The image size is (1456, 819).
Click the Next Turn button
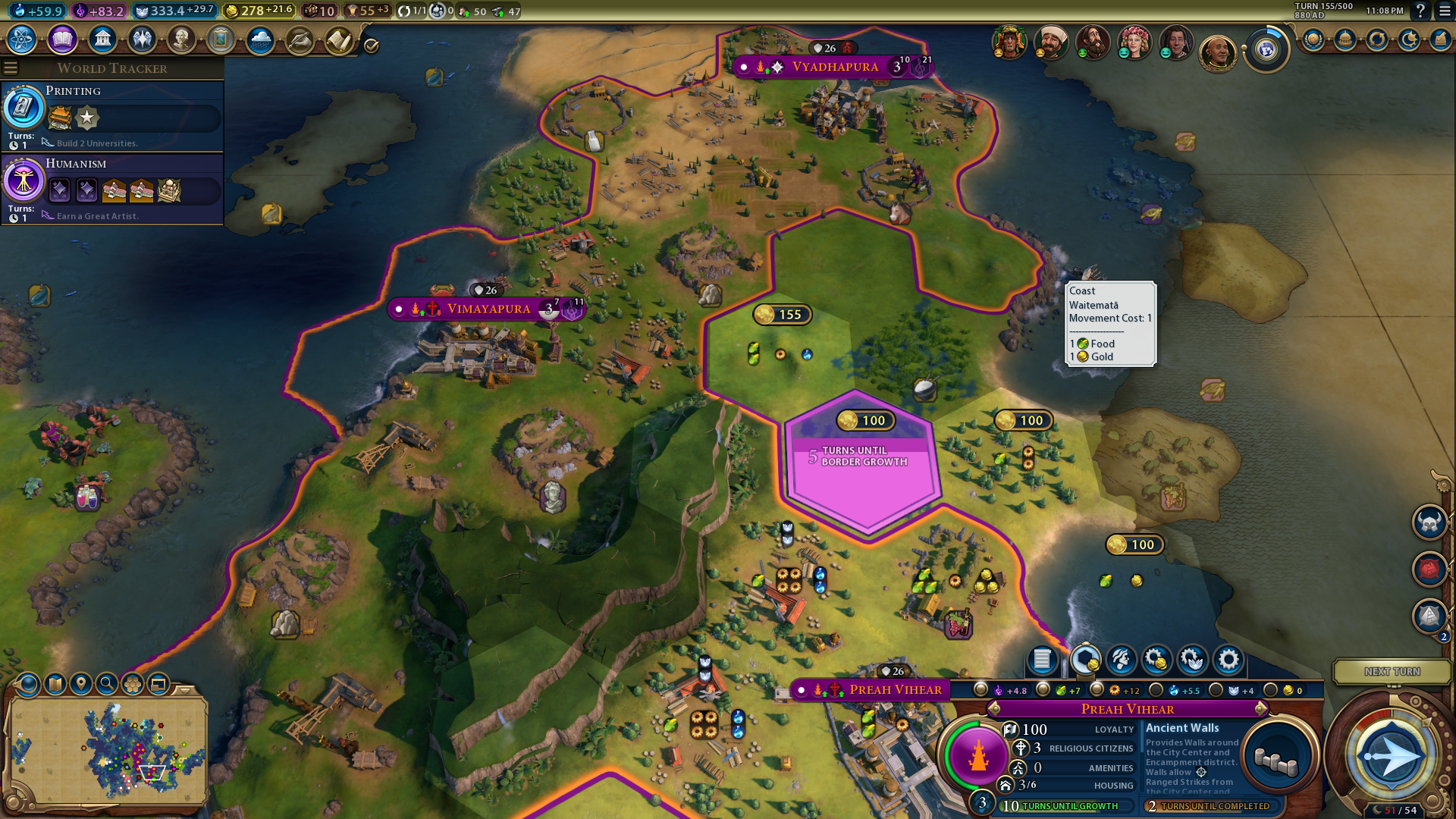(1392, 672)
